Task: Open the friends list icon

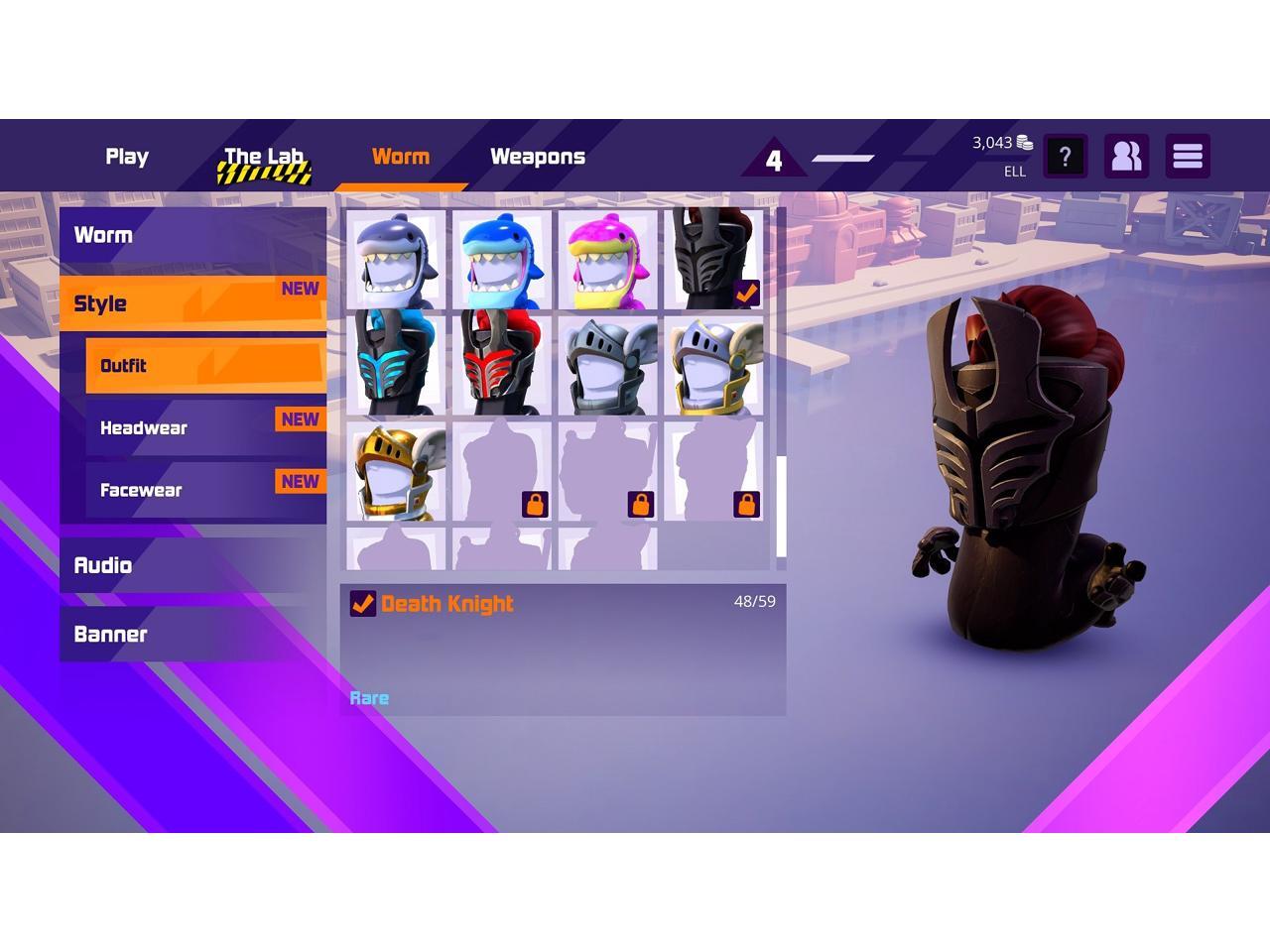Action: tap(1126, 157)
